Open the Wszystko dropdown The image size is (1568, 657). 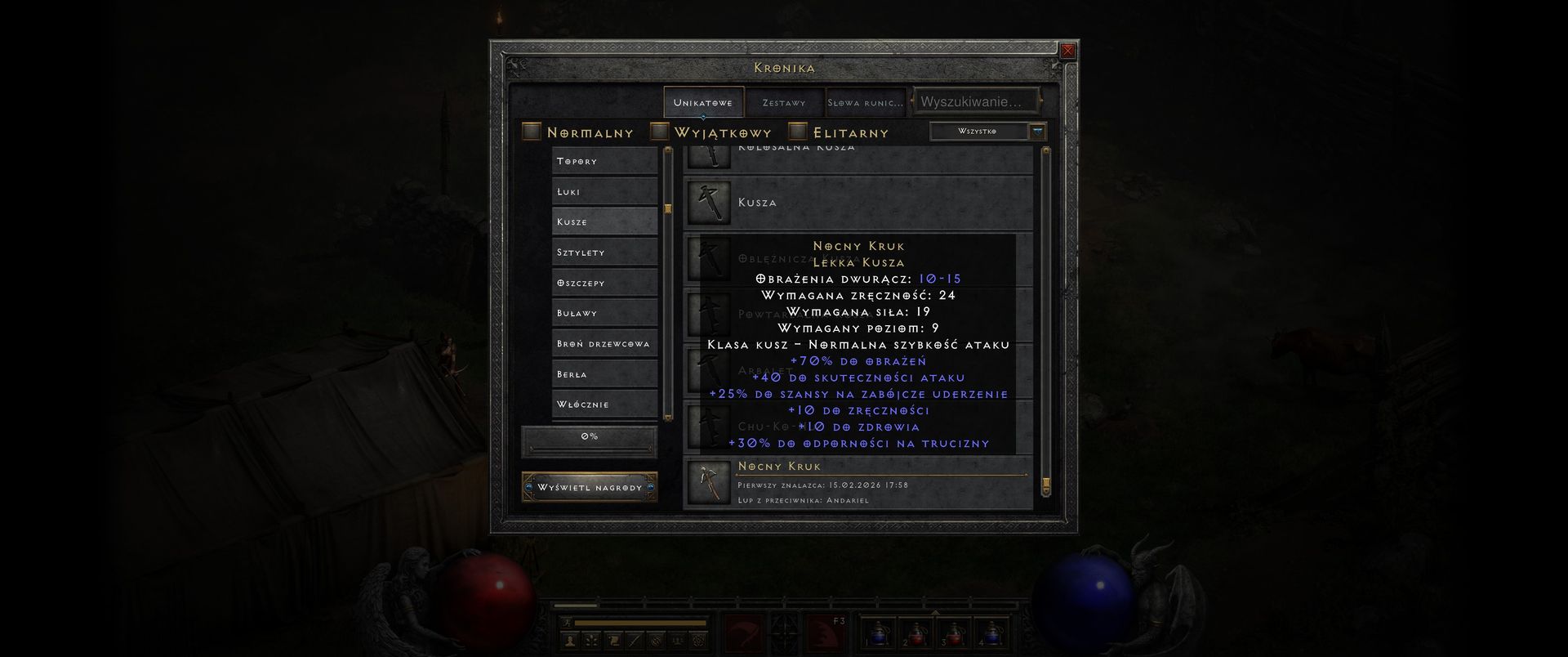pyautogui.click(x=988, y=132)
